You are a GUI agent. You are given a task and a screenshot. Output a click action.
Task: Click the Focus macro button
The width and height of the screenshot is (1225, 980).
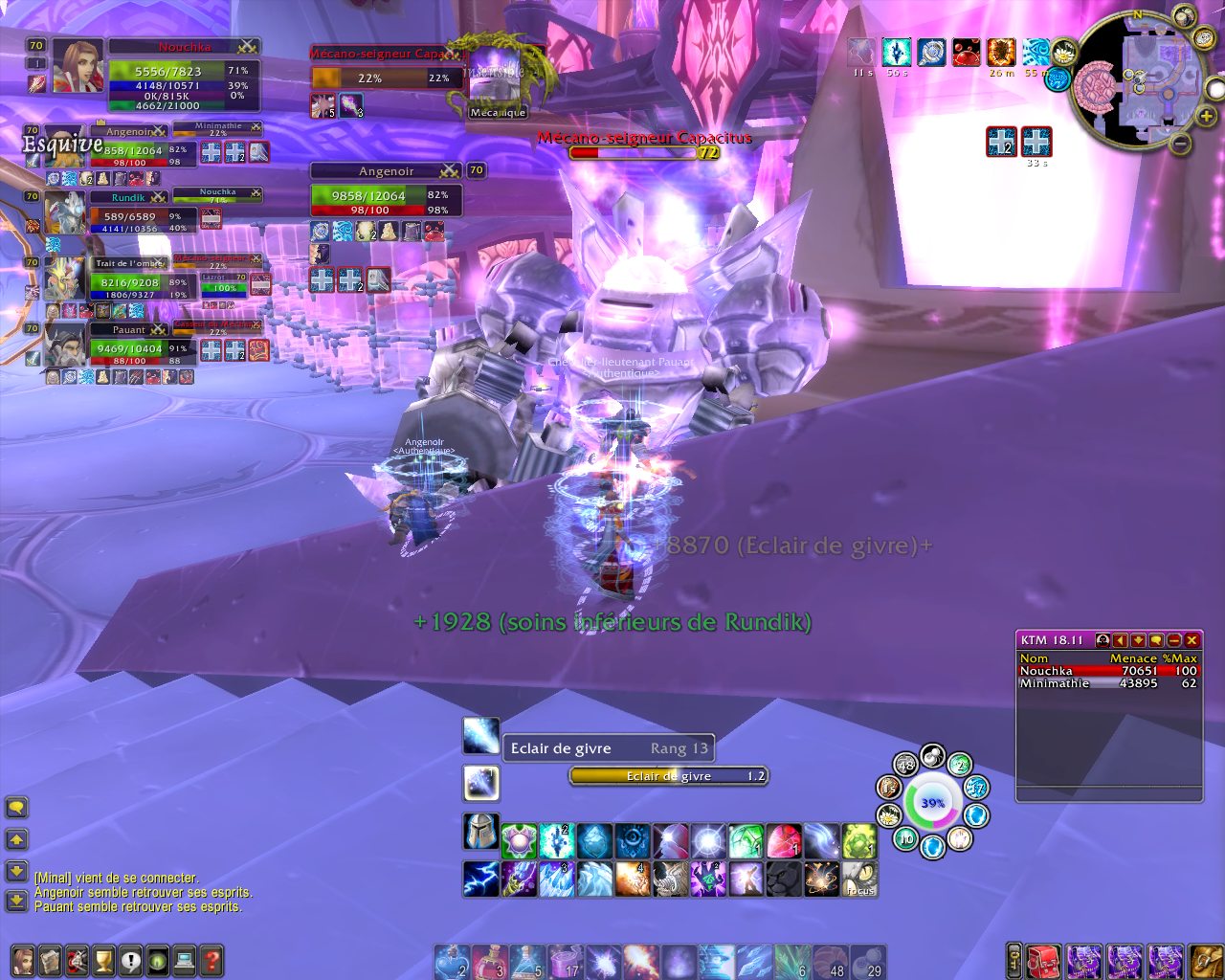[859, 879]
